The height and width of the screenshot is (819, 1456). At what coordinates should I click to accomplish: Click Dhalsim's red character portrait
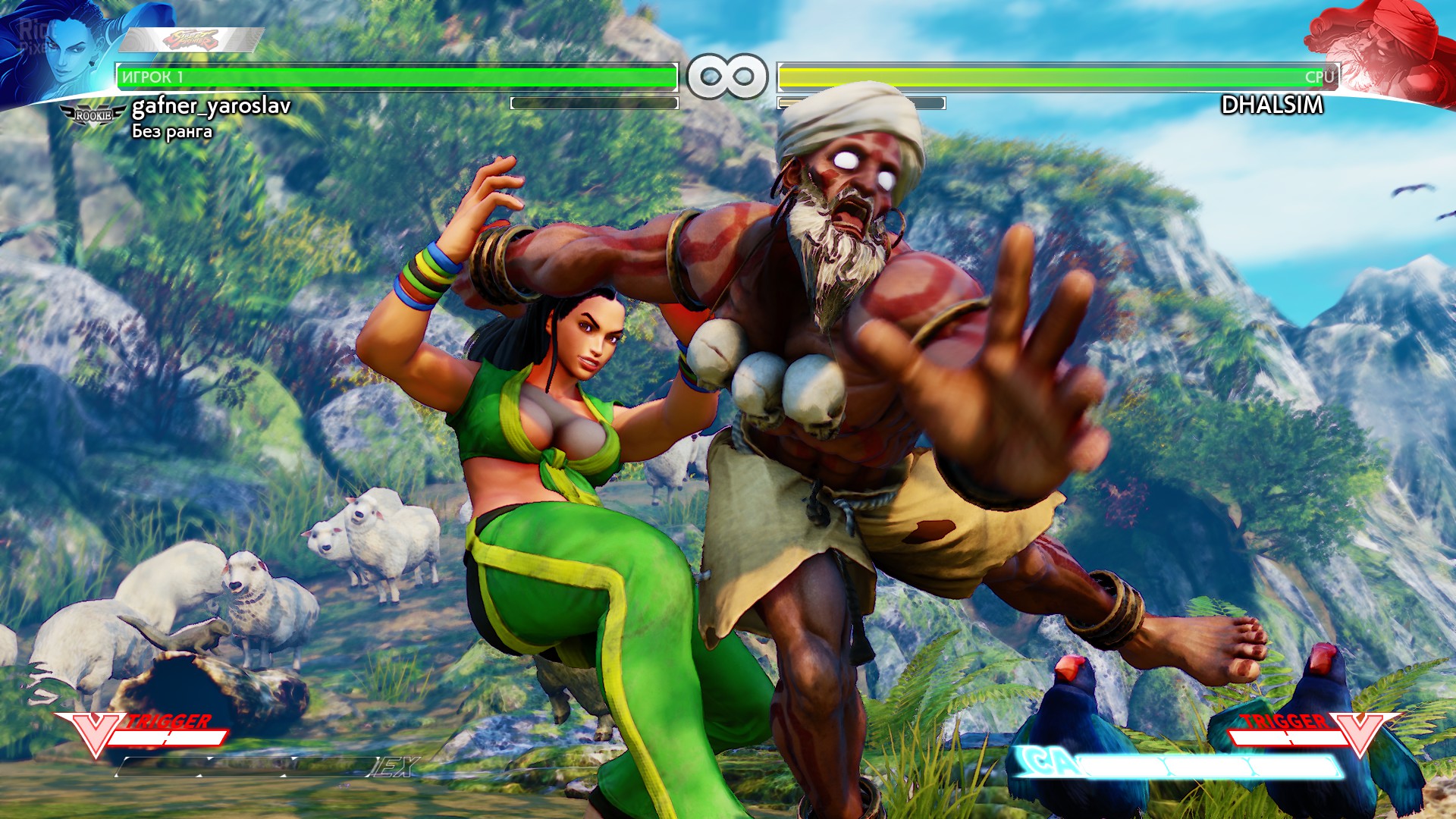click(x=1388, y=49)
